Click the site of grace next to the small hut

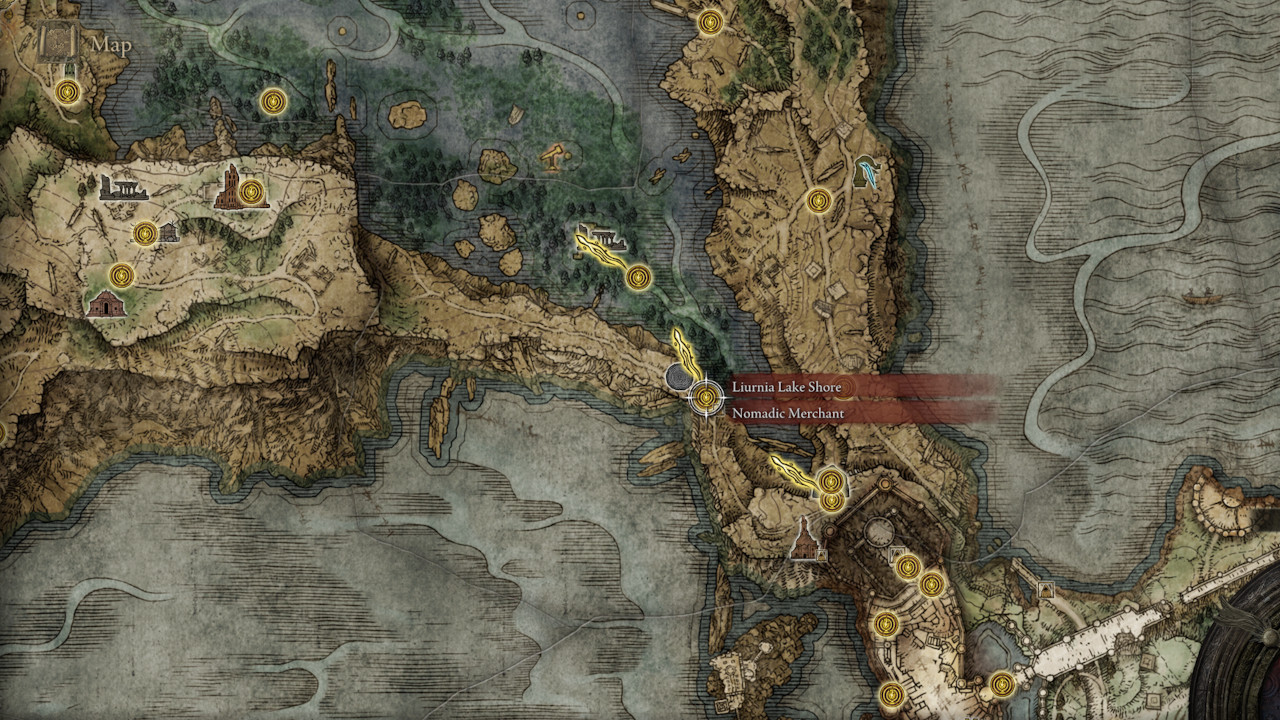(145, 233)
